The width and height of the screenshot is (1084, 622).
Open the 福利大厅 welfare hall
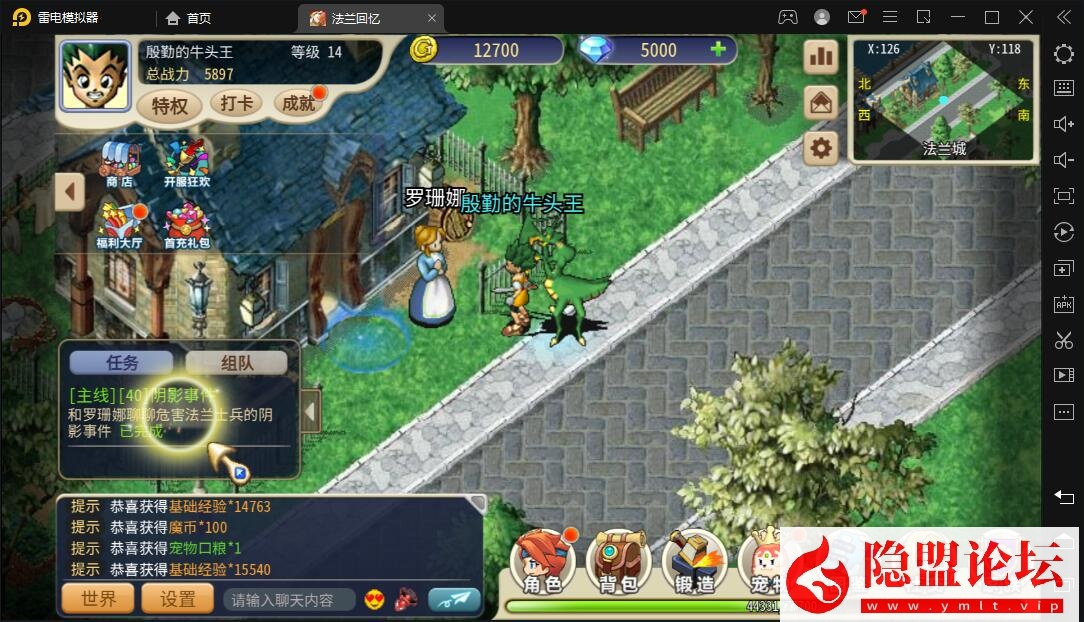tap(120, 225)
